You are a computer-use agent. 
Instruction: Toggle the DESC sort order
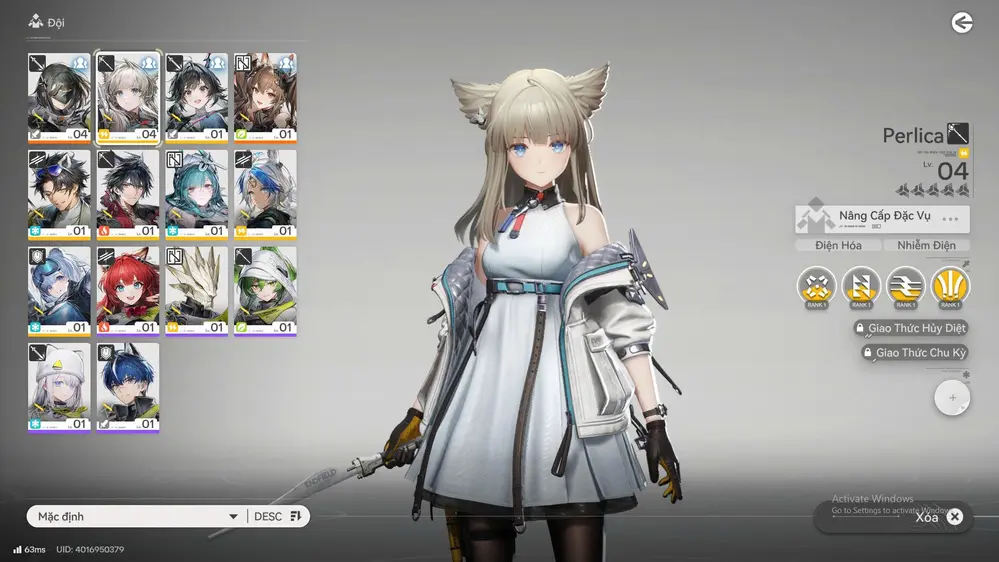(x=277, y=517)
